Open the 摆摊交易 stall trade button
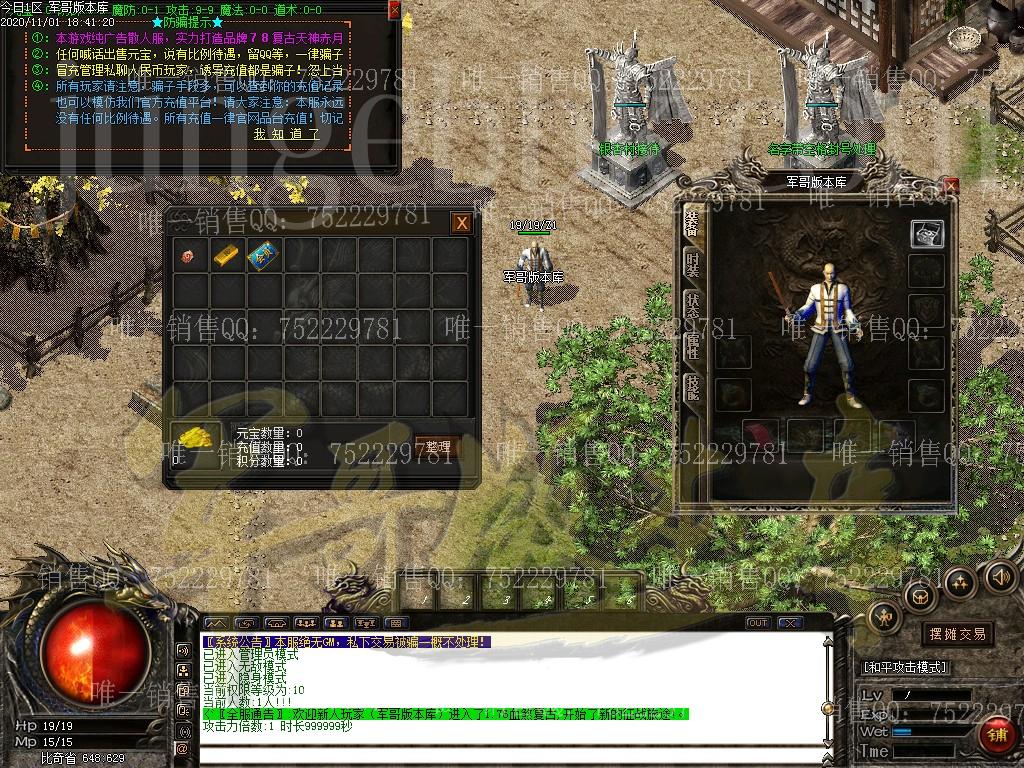This screenshot has height=768, width=1024. point(957,634)
